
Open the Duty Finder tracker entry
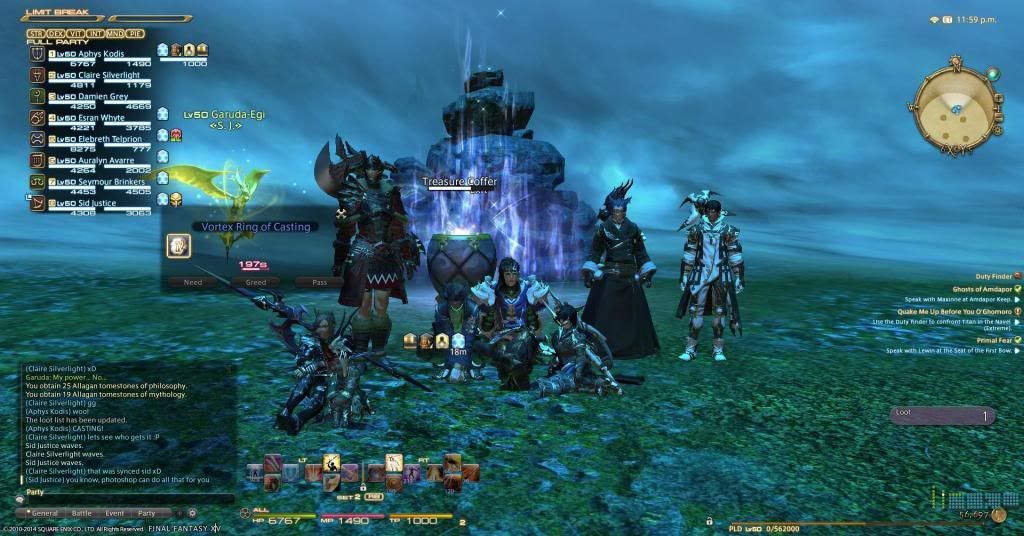point(993,276)
